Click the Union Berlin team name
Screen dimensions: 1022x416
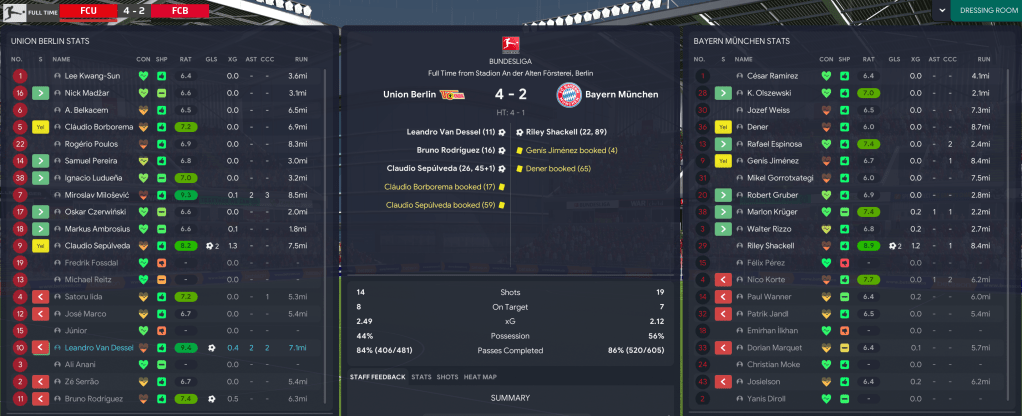409,95
